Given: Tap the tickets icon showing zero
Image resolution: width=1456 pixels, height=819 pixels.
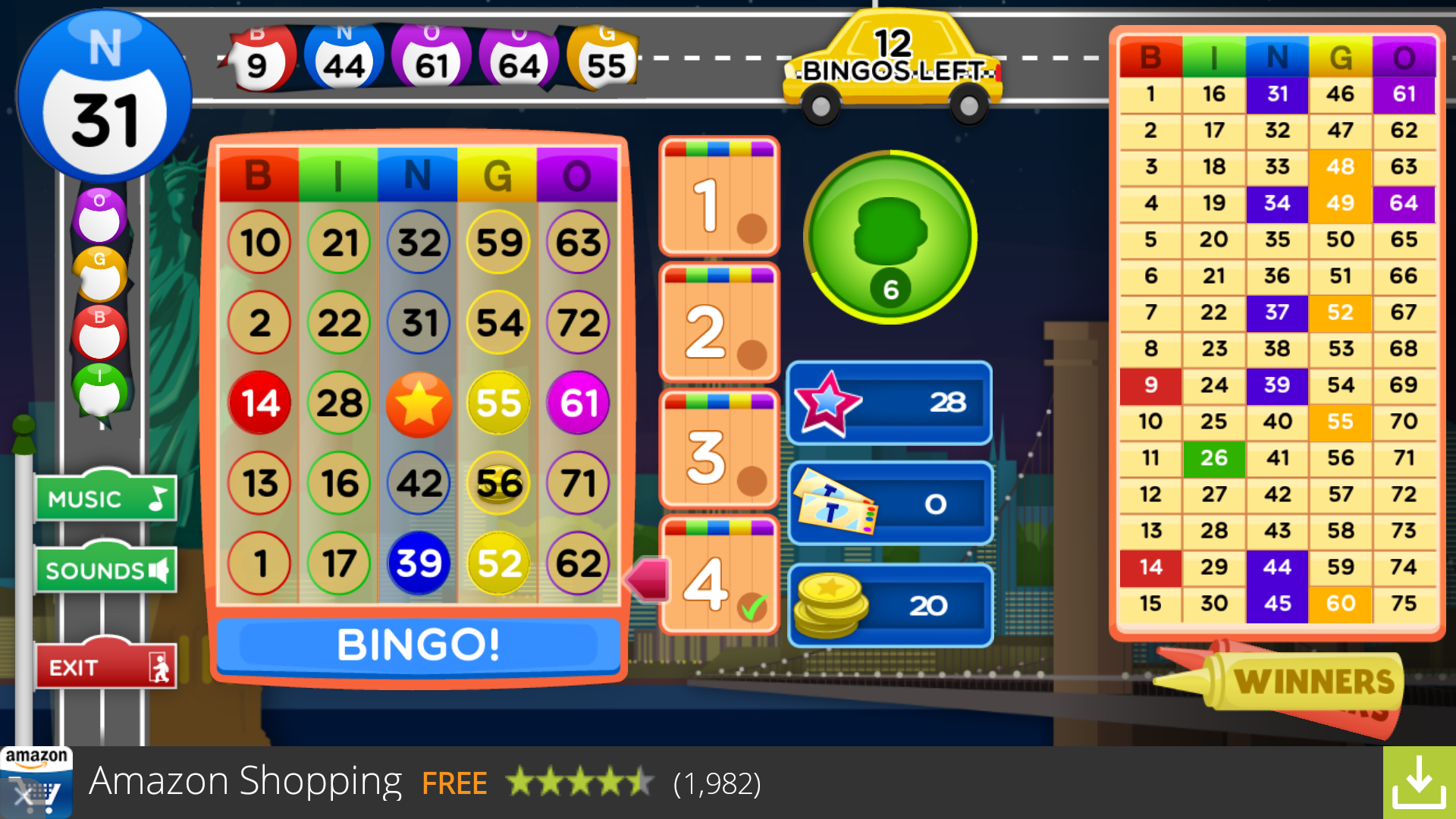Looking at the screenshot, I should 834,502.
